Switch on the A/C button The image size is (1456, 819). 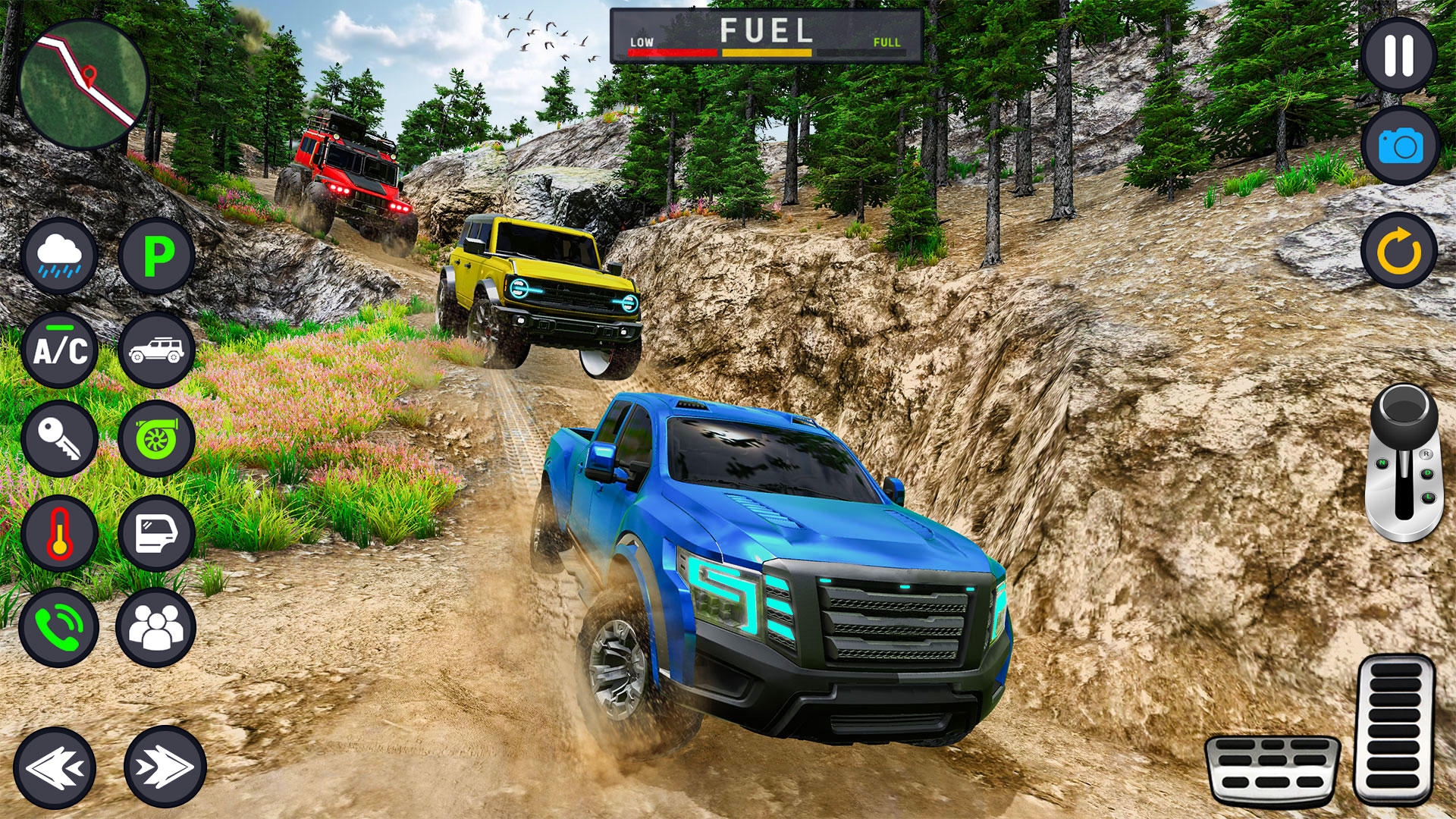pos(59,350)
